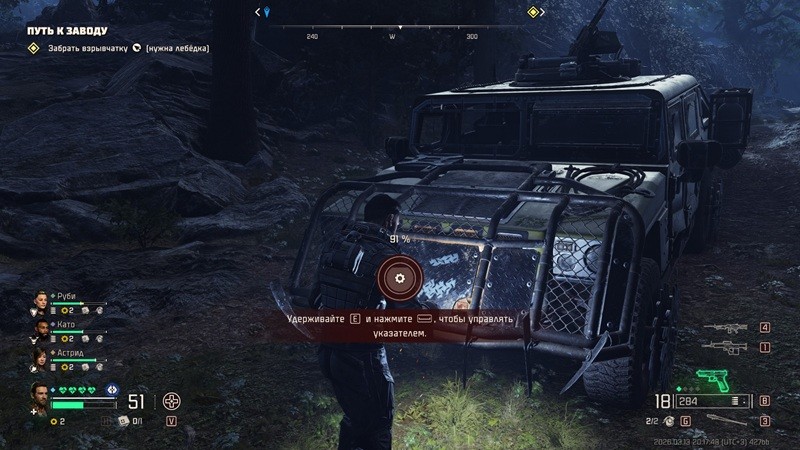Select squad member Като's portrait
The width and height of the screenshot is (800, 450).
coord(42,329)
